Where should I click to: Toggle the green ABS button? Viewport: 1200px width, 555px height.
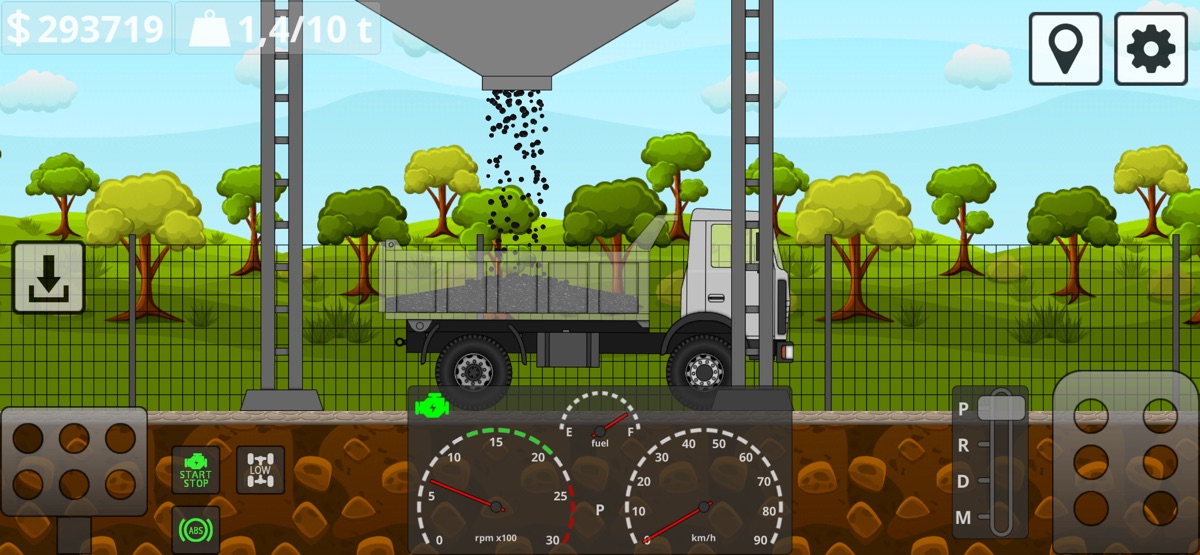point(195,530)
